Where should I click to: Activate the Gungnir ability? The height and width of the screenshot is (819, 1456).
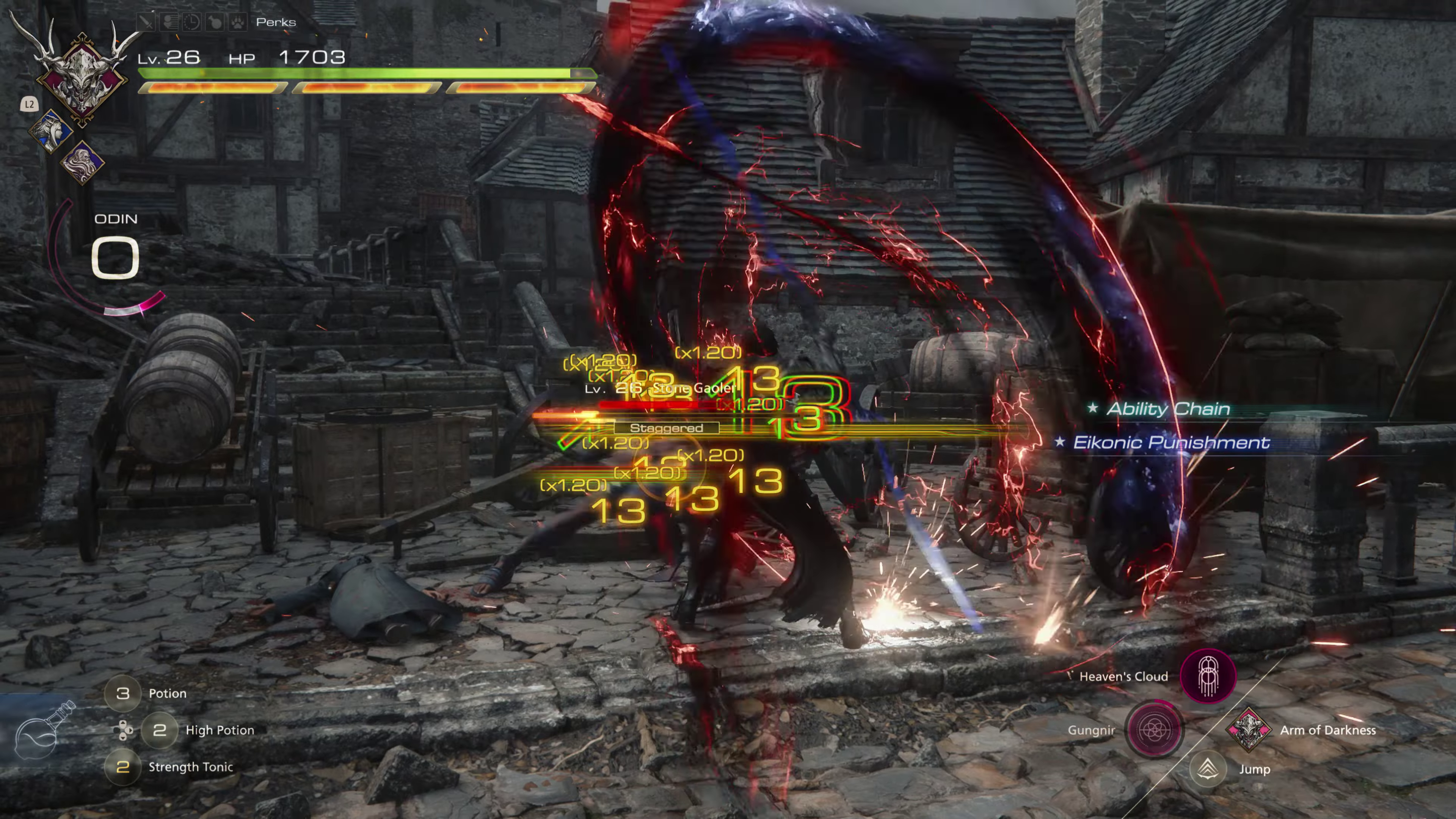(1153, 730)
